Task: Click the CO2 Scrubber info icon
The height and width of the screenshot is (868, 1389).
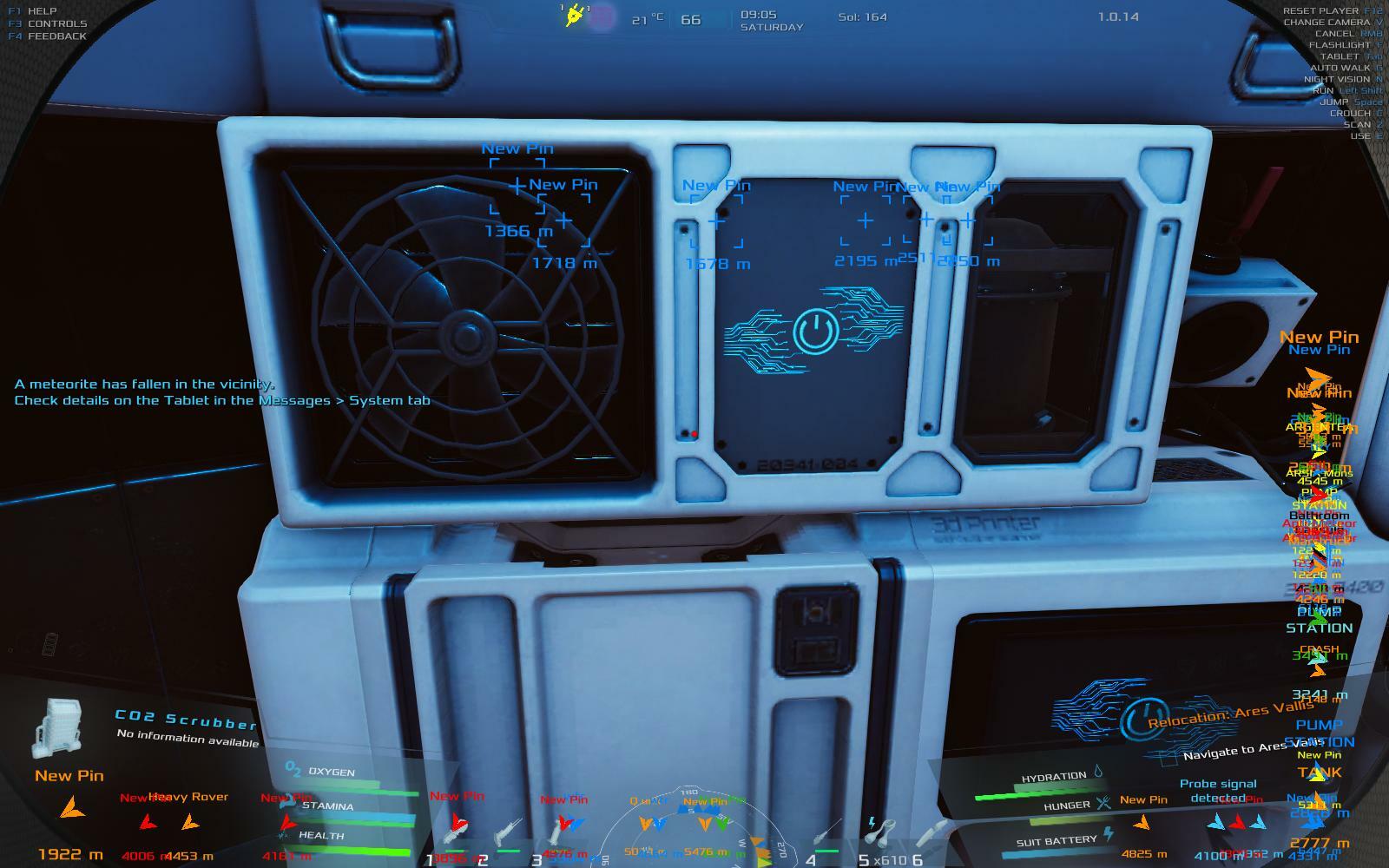Action: [x=57, y=727]
